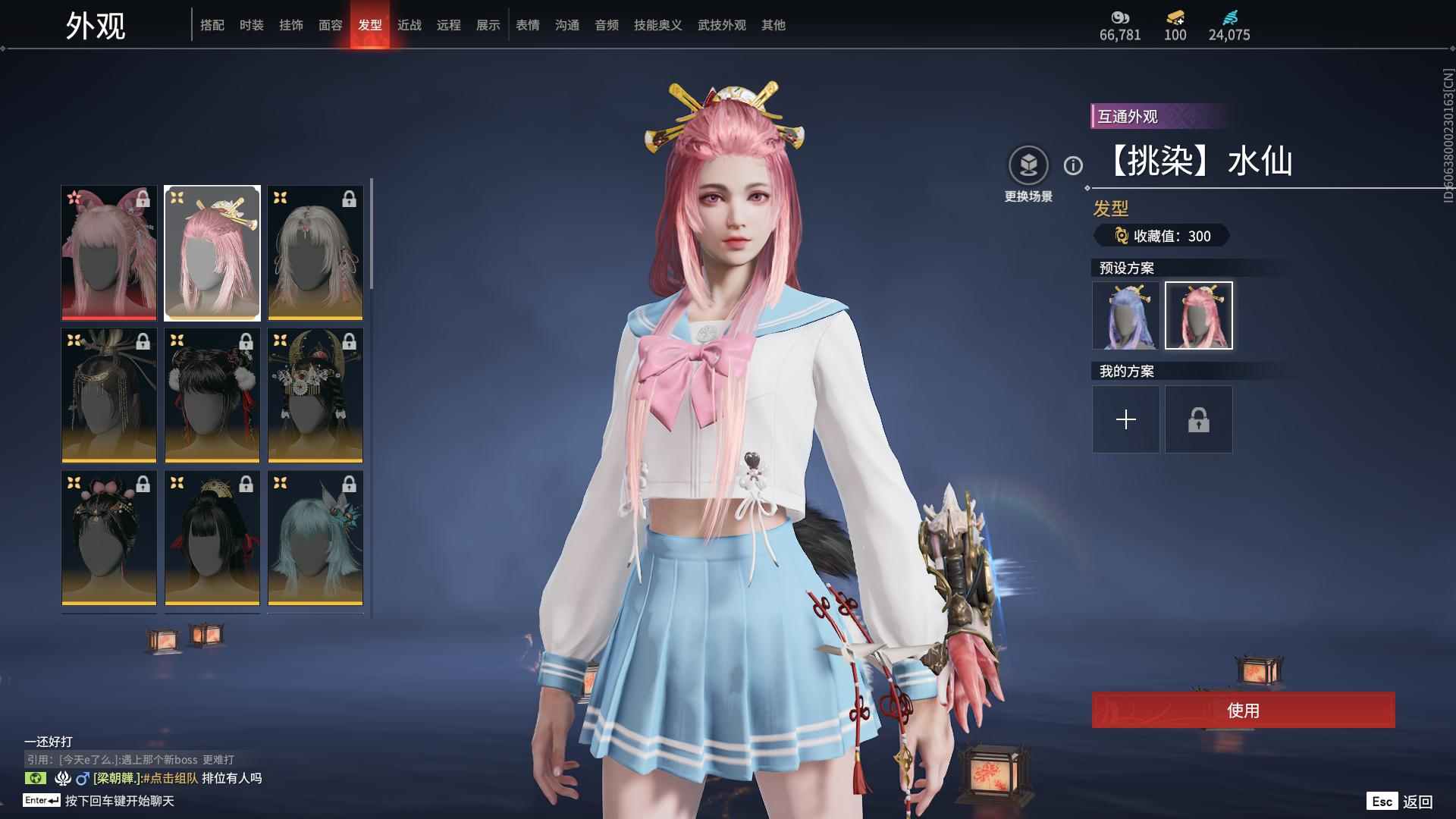Open the 武技外观 tab
Image resolution: width=1456 pixels, height=819 pixels.
721,25
